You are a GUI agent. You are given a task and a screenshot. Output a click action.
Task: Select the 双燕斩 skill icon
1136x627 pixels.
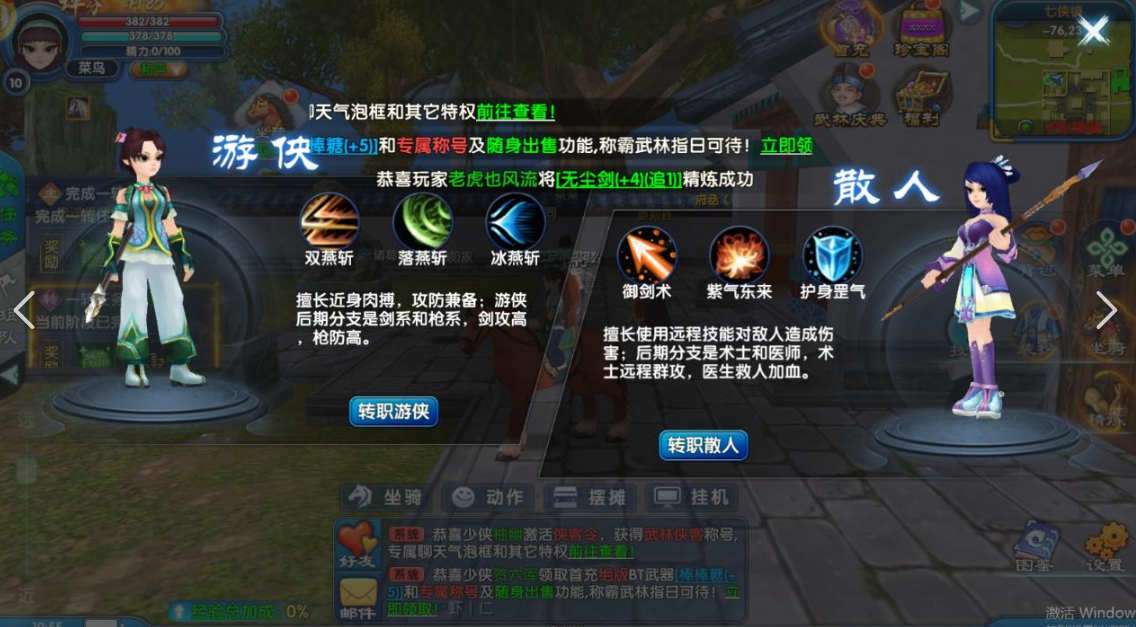click(329, 221)
